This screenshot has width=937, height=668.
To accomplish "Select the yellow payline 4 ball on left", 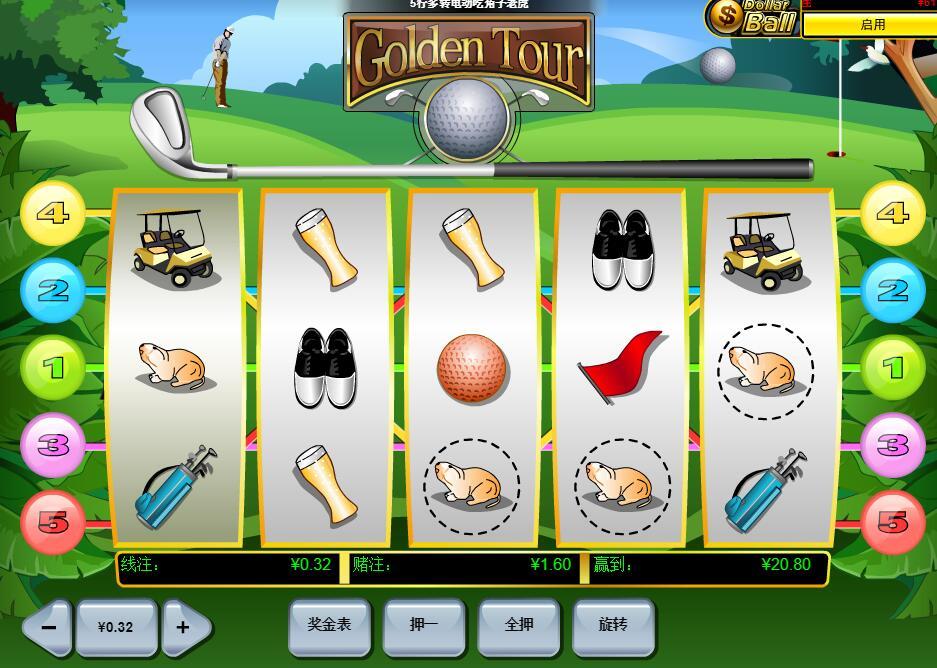I will [52, 213].
